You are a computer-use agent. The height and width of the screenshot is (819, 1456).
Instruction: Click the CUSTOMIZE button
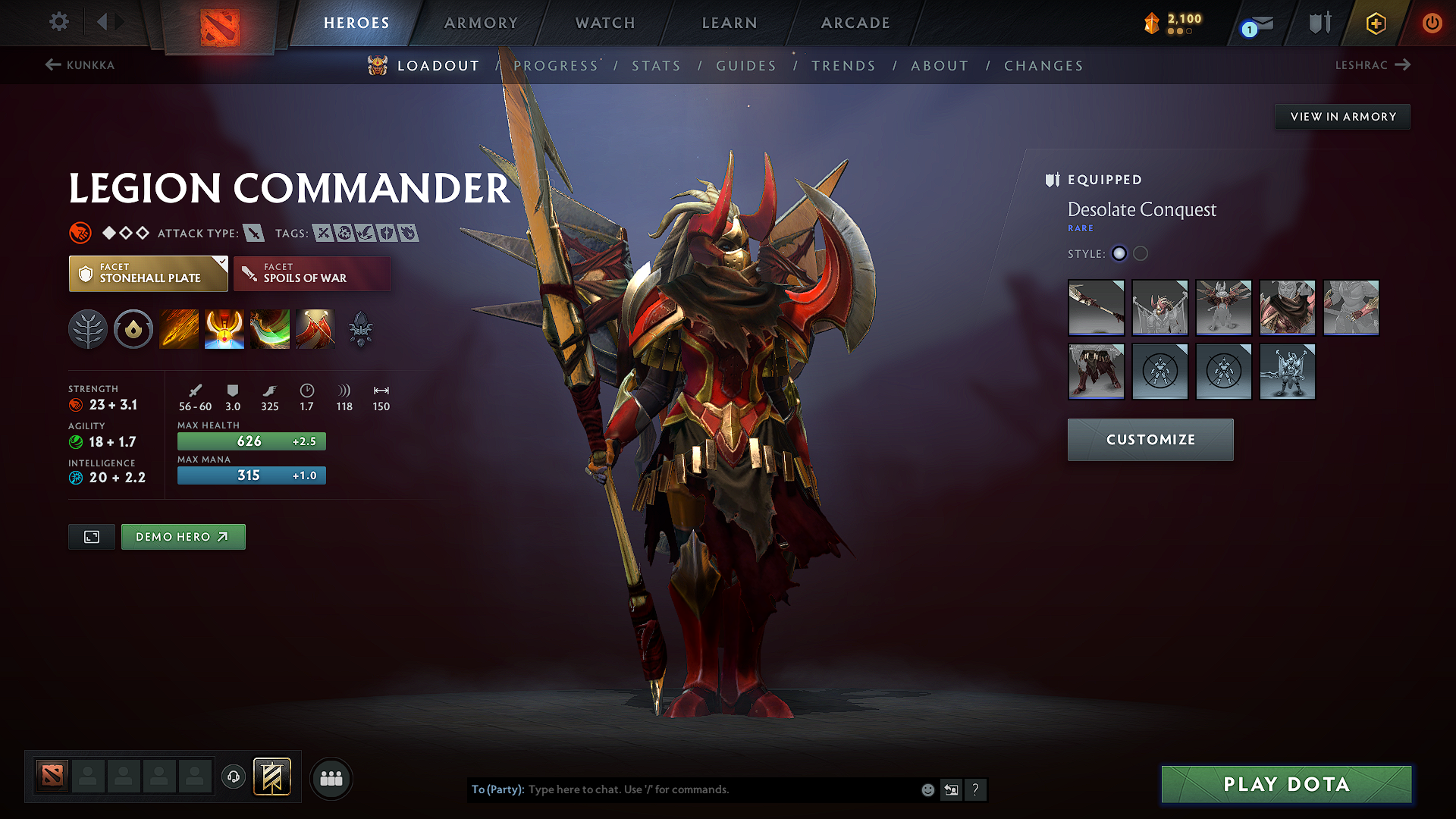tap(1150, 439)
